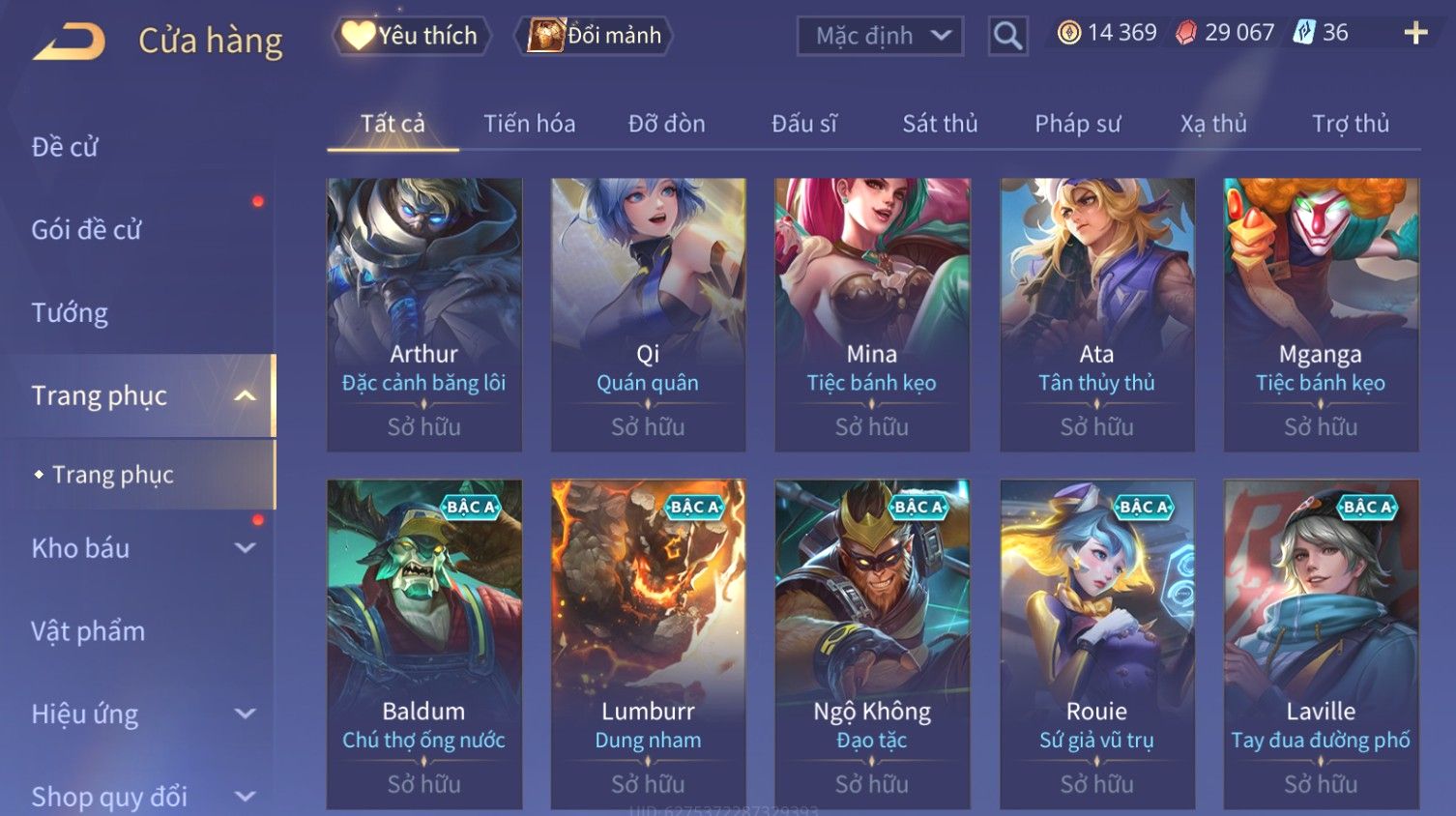1456x816 pixels.
Task: Show the Pháp sư category
Action: (x=1077, y=124)
